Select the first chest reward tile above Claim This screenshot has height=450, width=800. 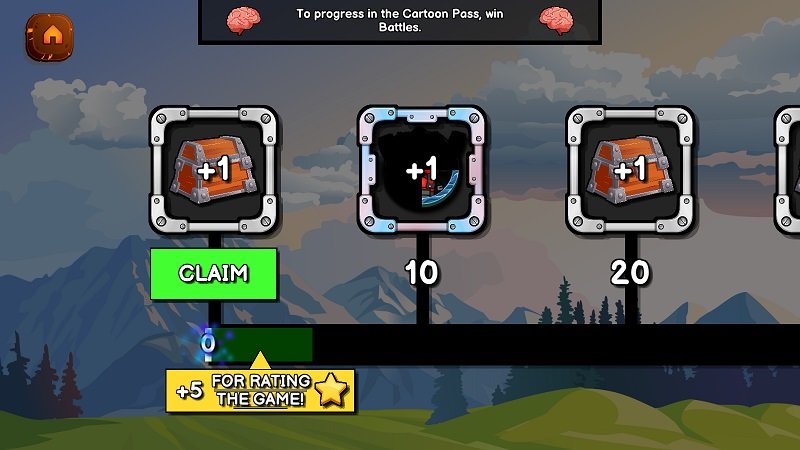214,170
